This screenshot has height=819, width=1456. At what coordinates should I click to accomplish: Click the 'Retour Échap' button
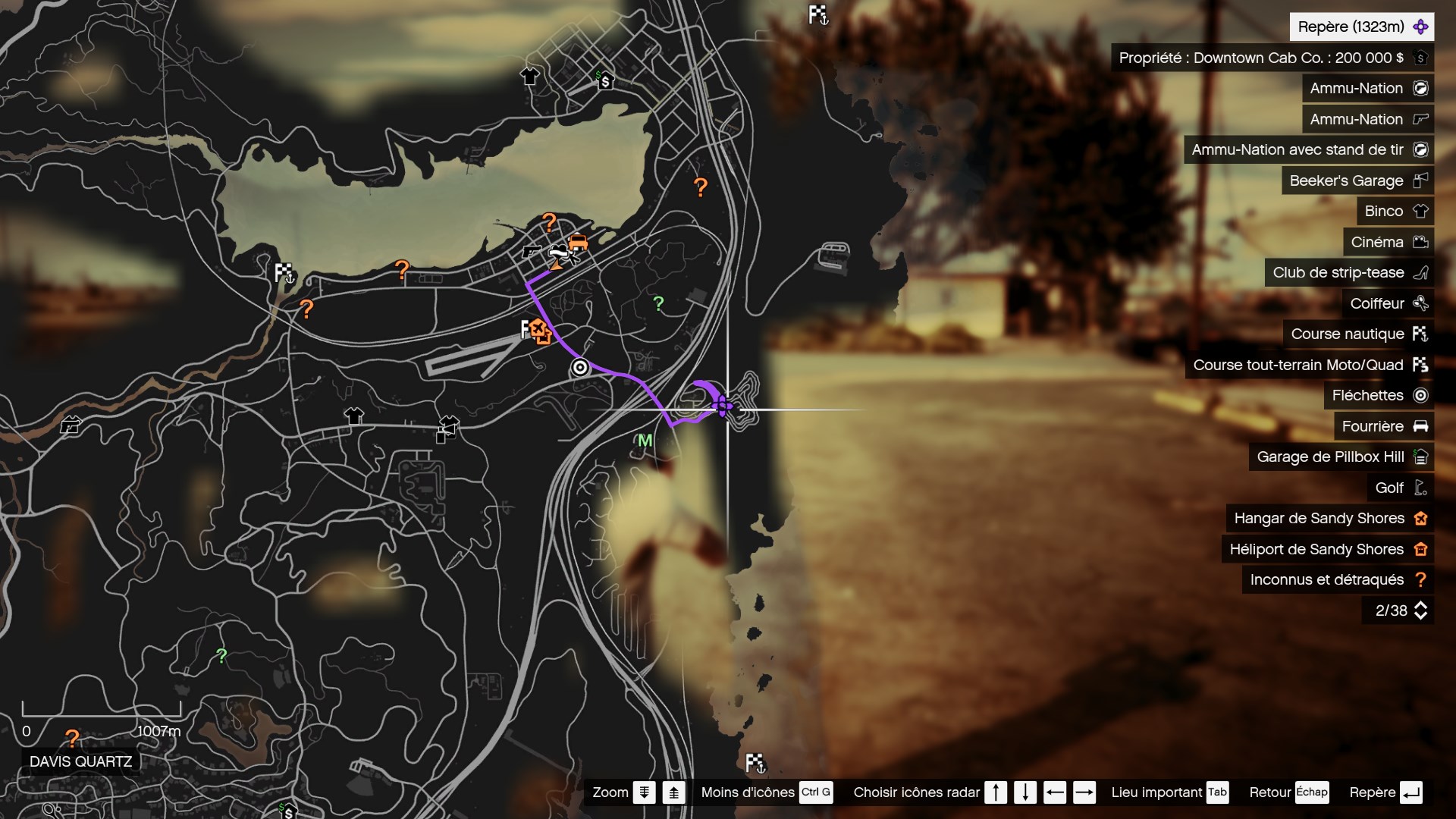1289,792
